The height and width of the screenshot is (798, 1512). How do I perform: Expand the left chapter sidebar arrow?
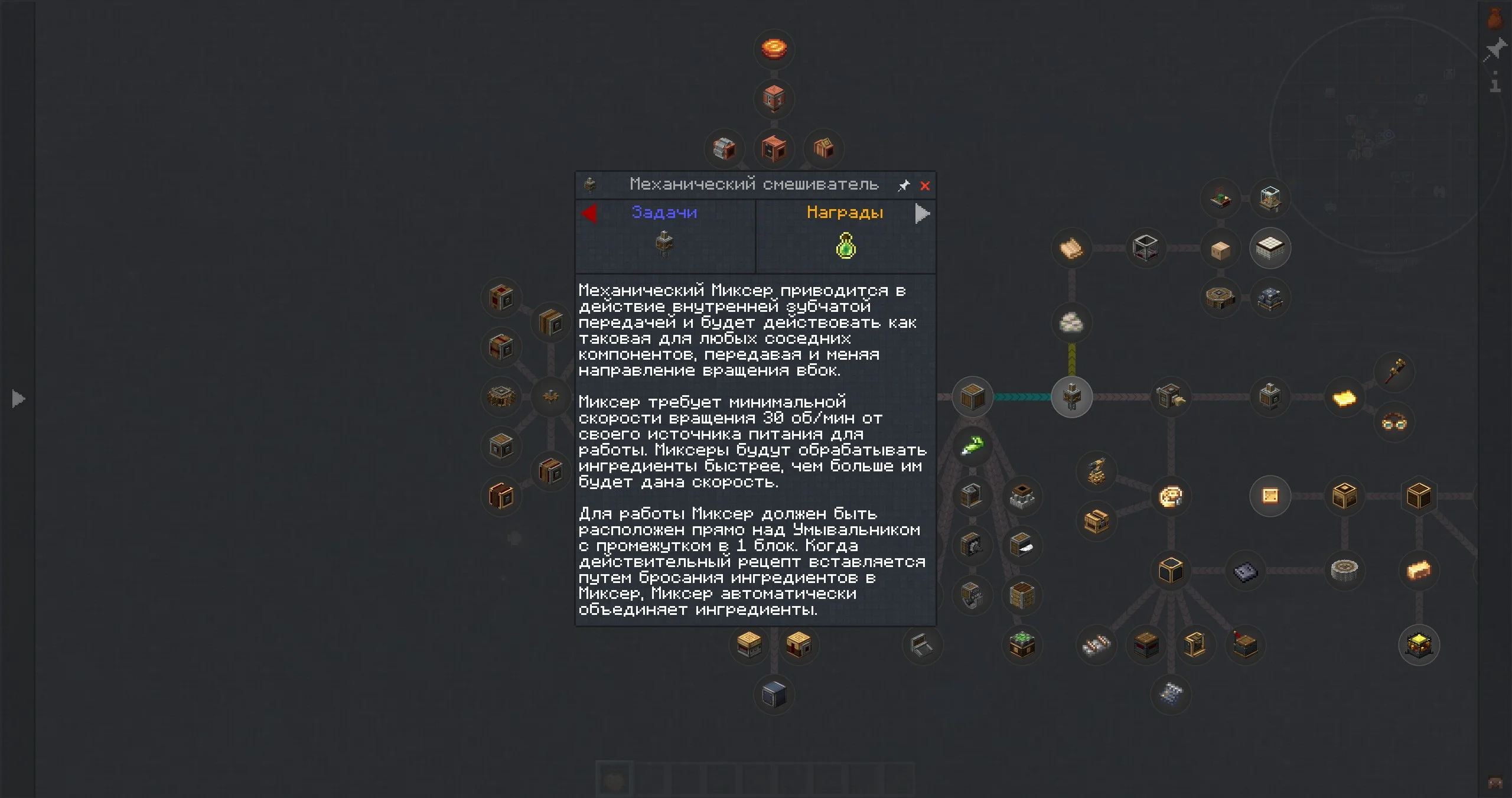coord(18,399)
